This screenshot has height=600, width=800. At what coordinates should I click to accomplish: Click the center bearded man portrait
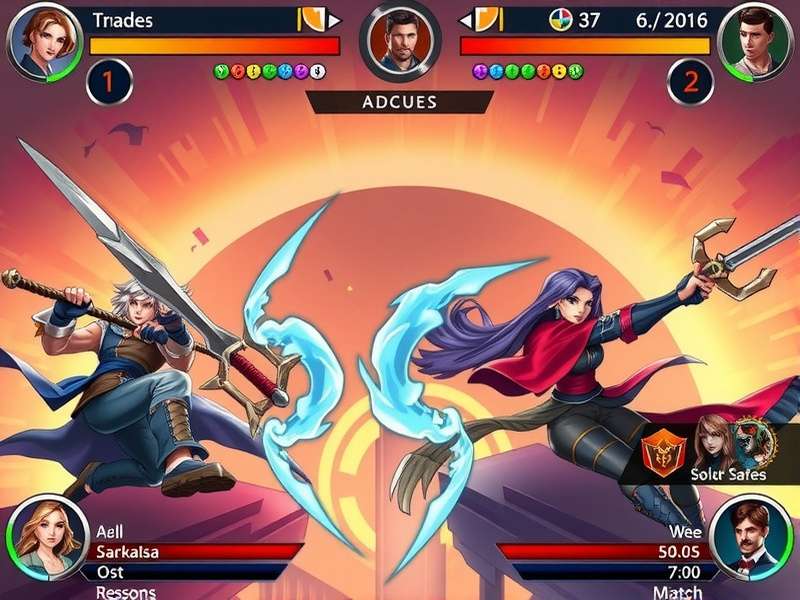400,41
